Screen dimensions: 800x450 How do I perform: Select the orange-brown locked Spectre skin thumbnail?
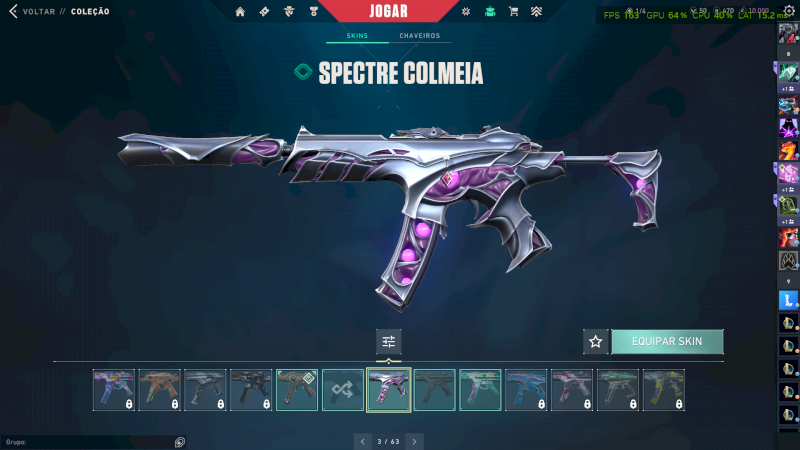pos(160,390)
